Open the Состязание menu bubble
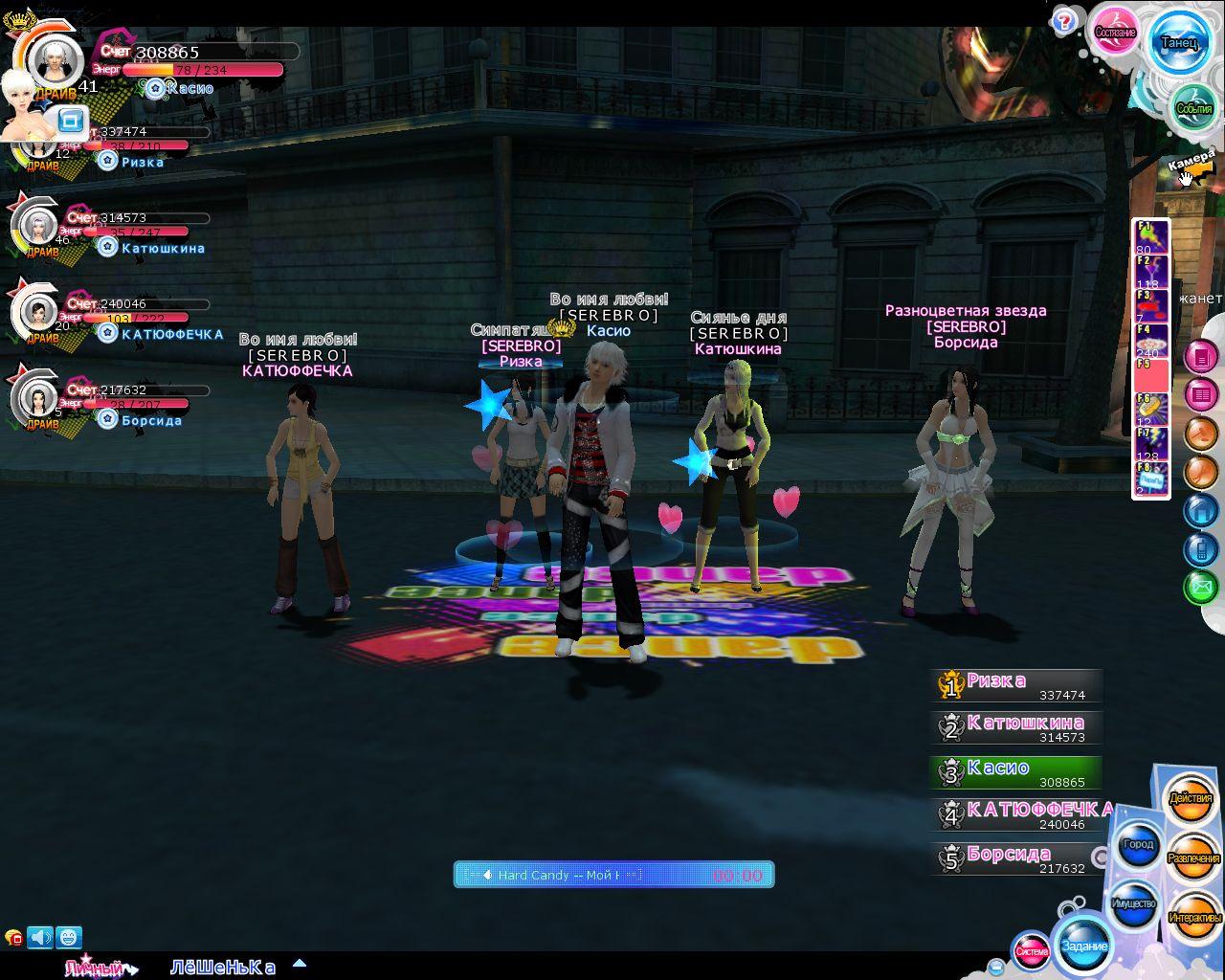The image size is (1225, 980). pyautogui.click(x=1115, y=33)
